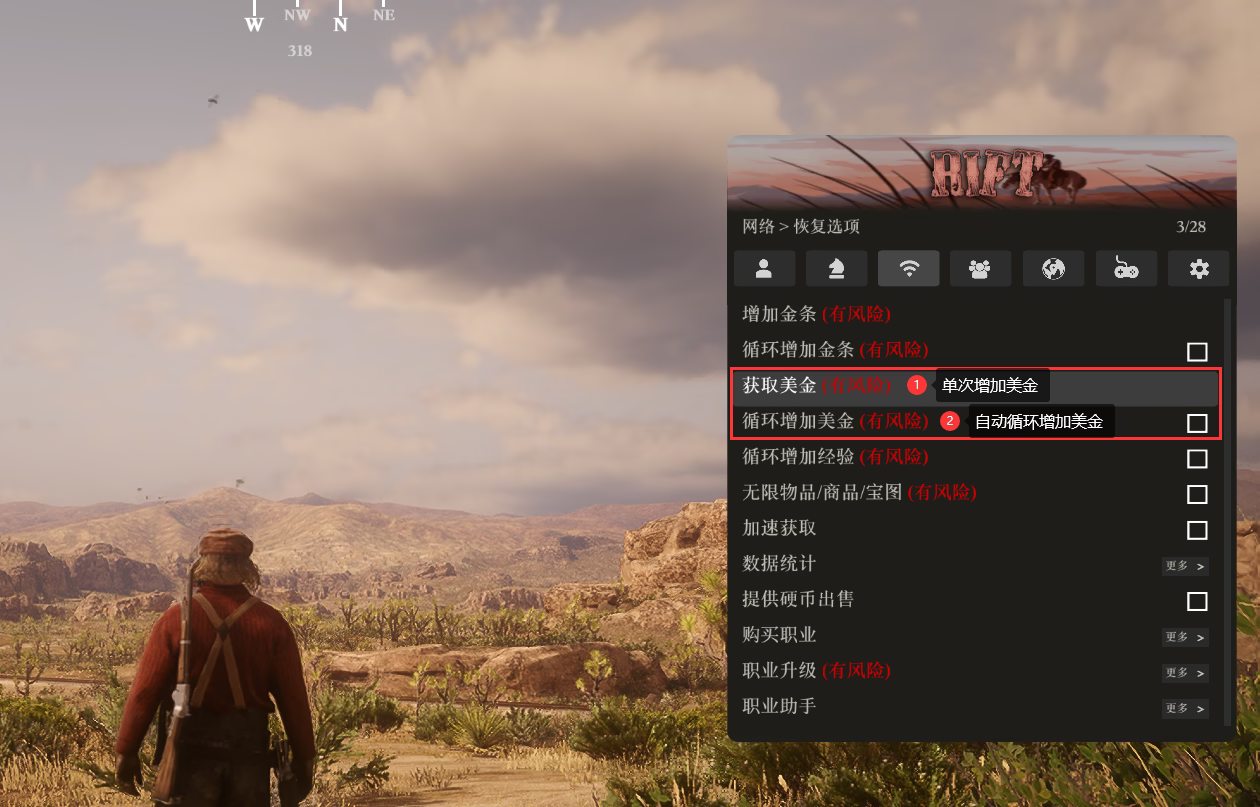1260x807 pixels.
Task: Switch to the group of people tab
Action: tap(980, 268)
